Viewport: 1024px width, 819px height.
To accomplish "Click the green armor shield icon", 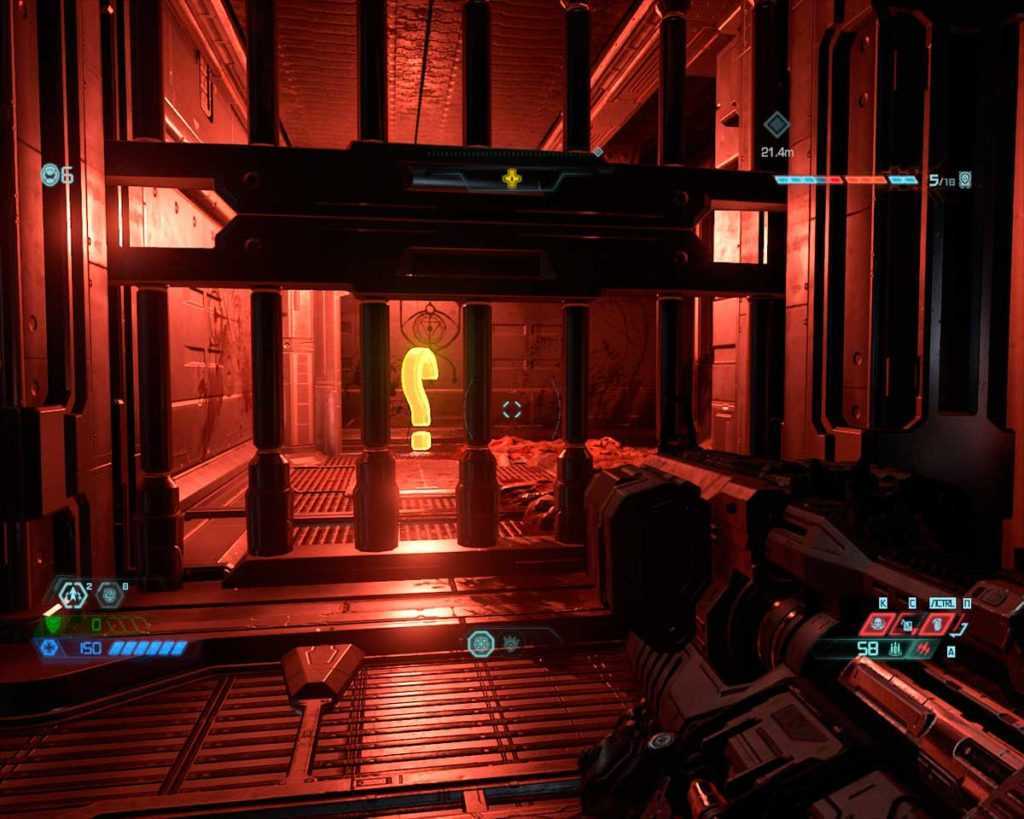I will (53, 624).
